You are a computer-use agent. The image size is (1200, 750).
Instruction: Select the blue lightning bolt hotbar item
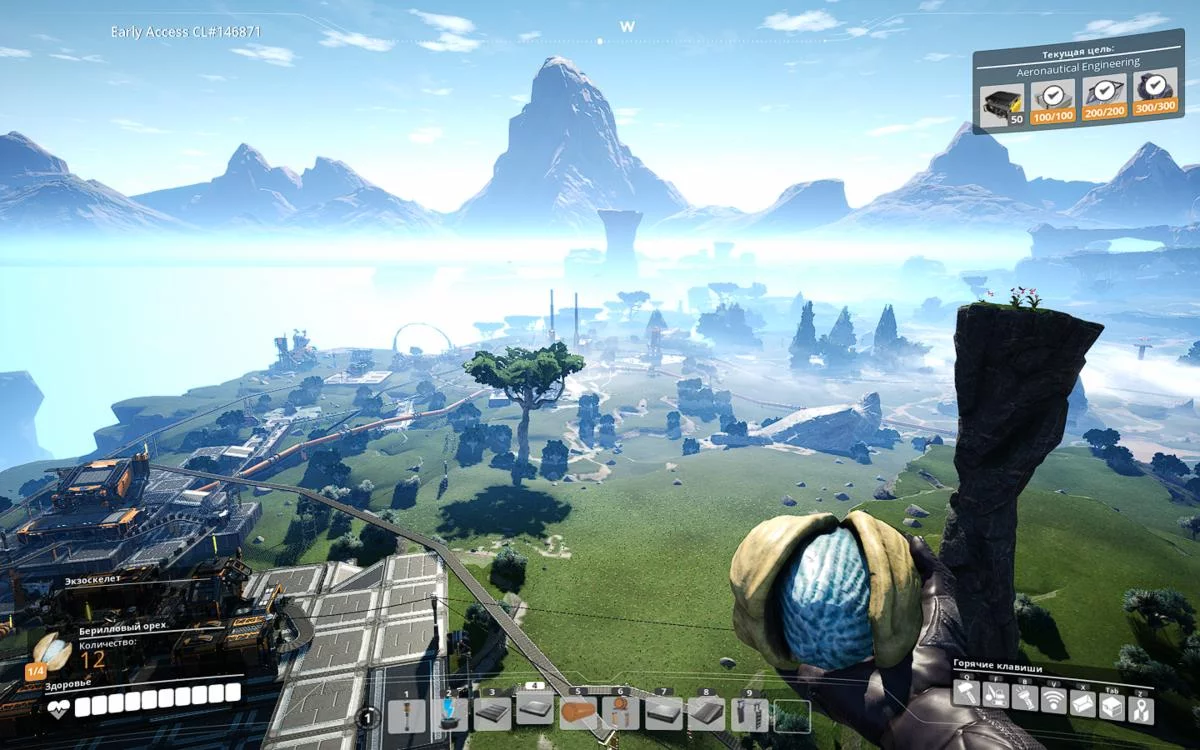tap(449, 714)
